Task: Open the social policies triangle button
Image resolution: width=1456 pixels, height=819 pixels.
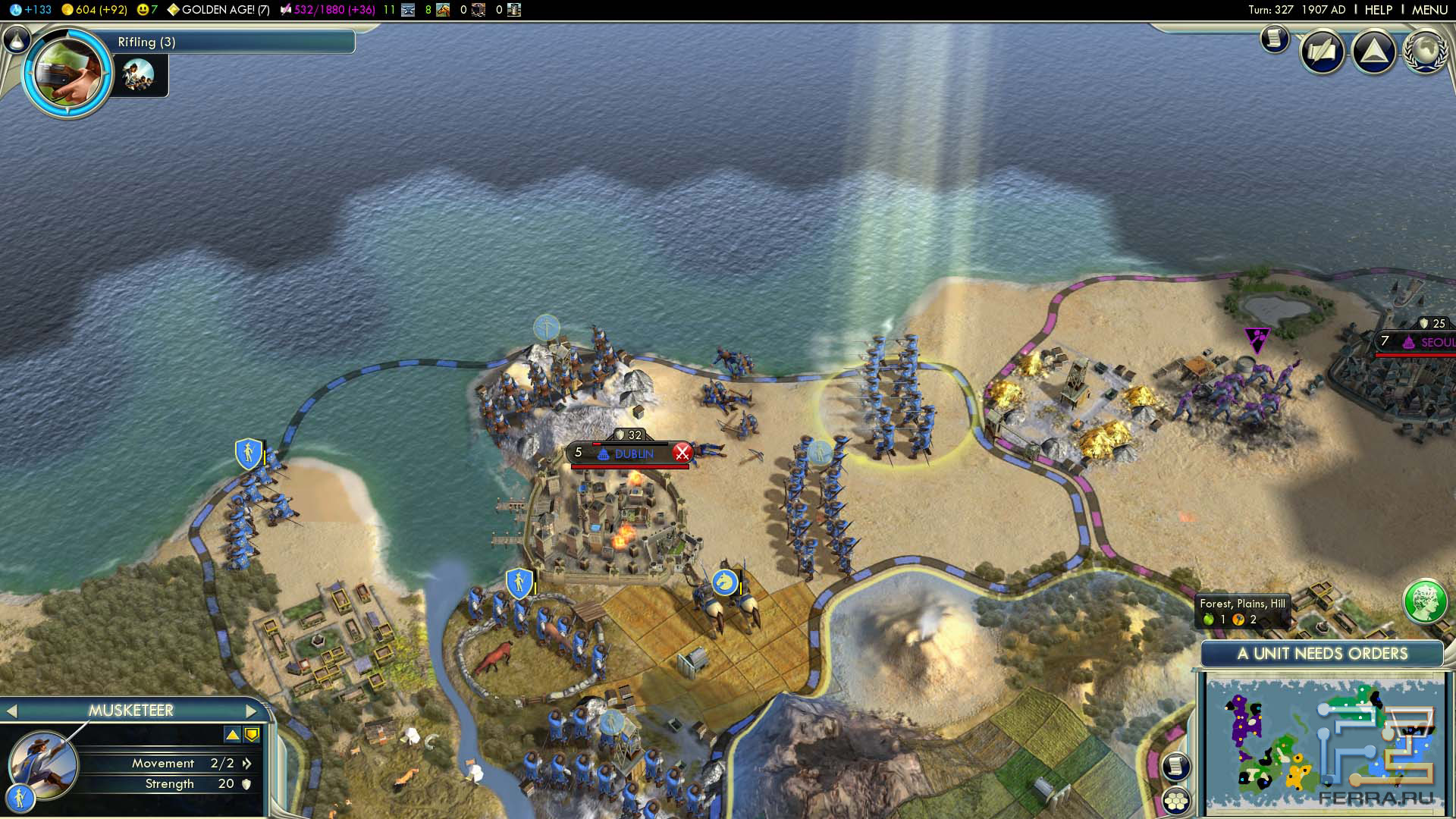Action: click(x=1373, y=52)
